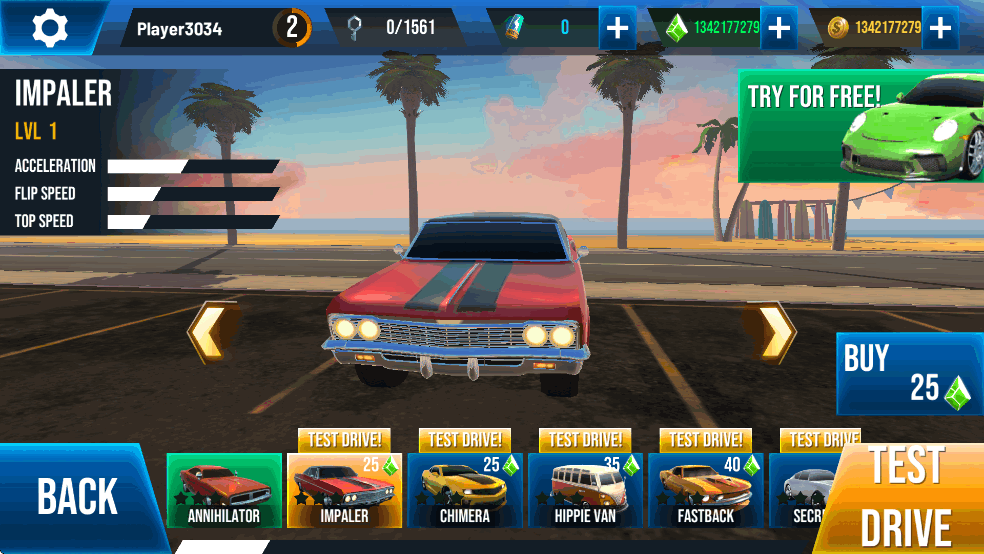
Task: Pick the Hippie Van car tile
Action: [585, 490]
